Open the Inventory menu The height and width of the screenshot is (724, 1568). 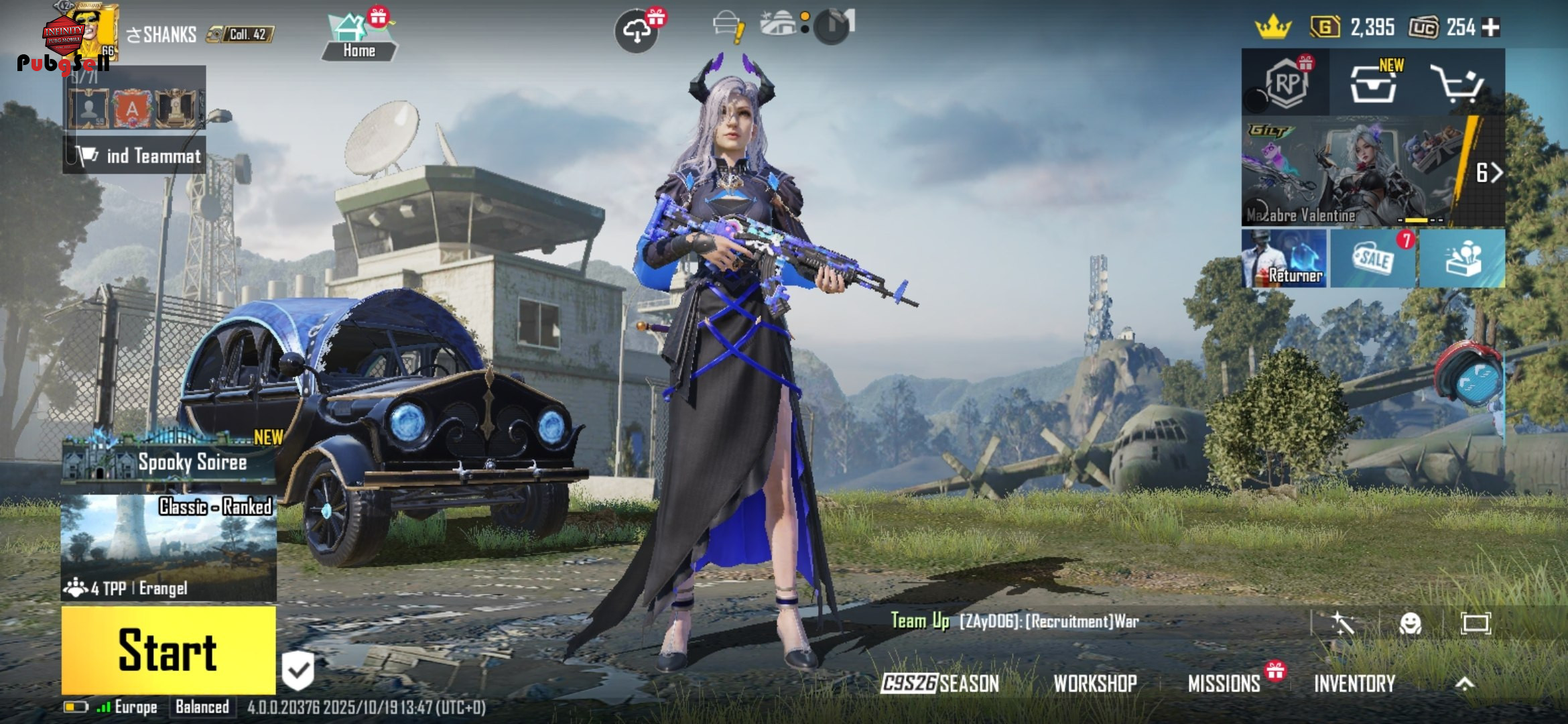coord(1354,683)
